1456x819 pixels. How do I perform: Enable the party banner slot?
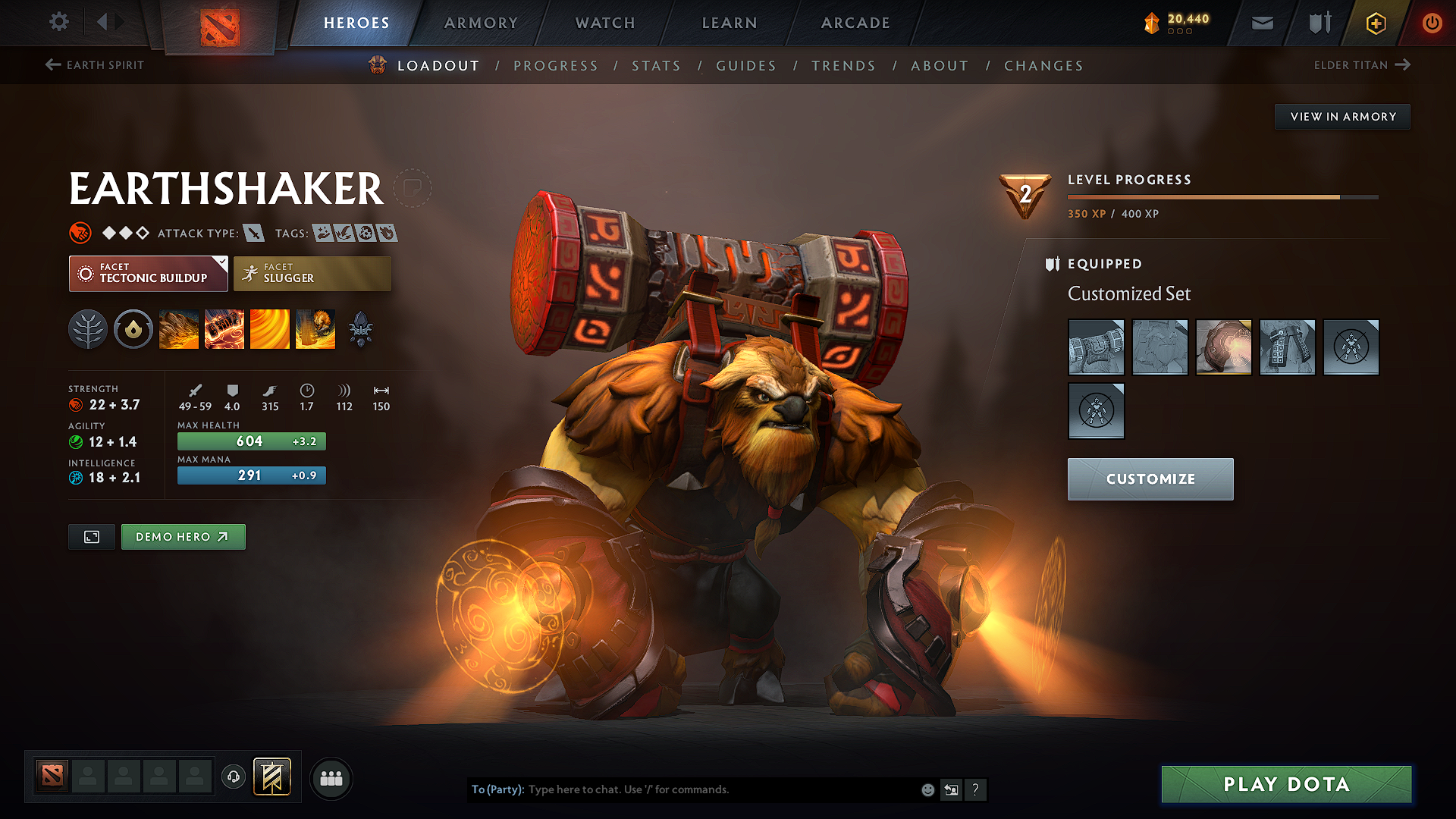pyautogui.click(x=271, y=777)
